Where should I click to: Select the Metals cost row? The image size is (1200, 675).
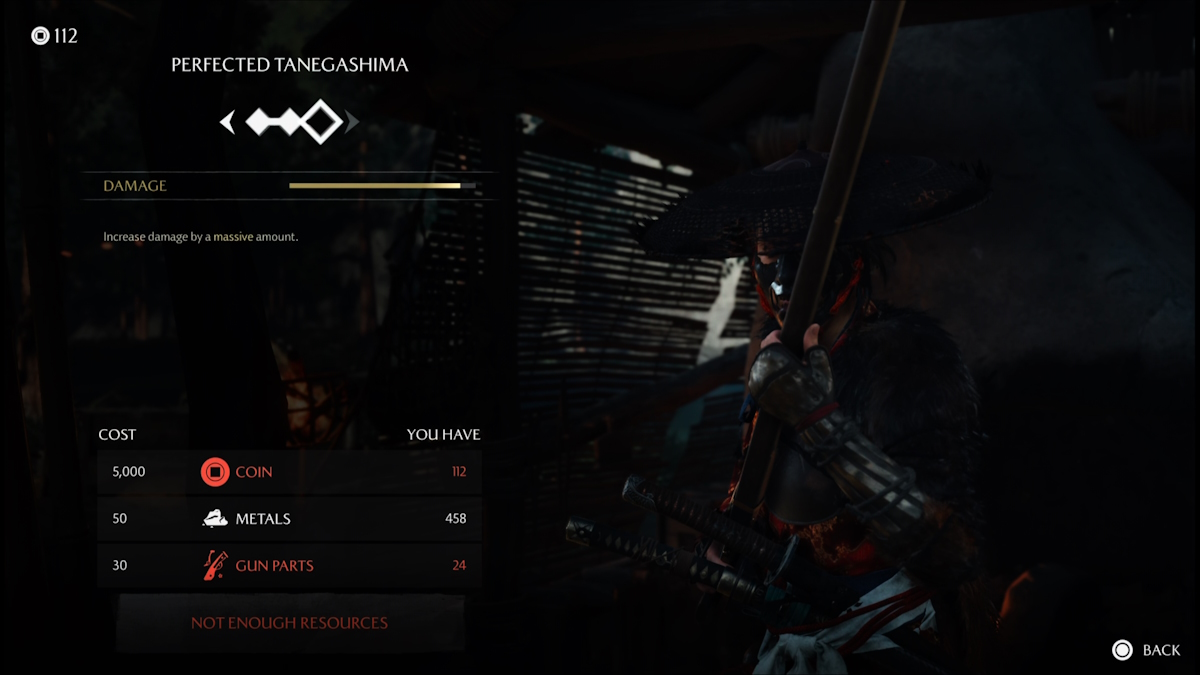click(289, 519)
